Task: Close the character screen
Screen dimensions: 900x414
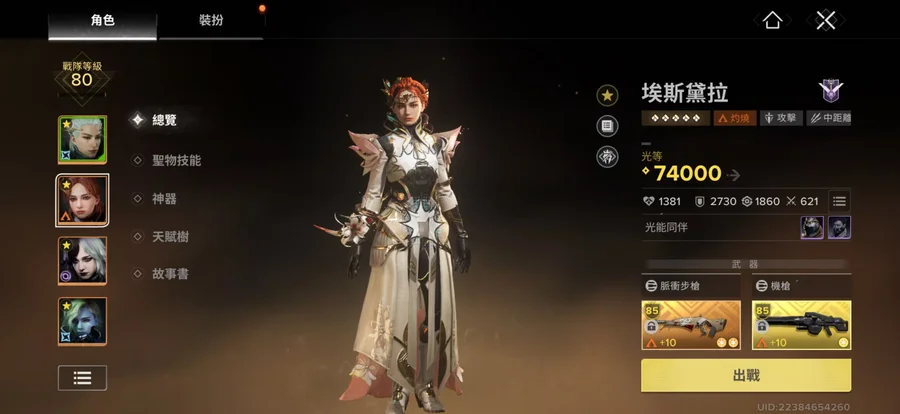Action: point(824,20)
